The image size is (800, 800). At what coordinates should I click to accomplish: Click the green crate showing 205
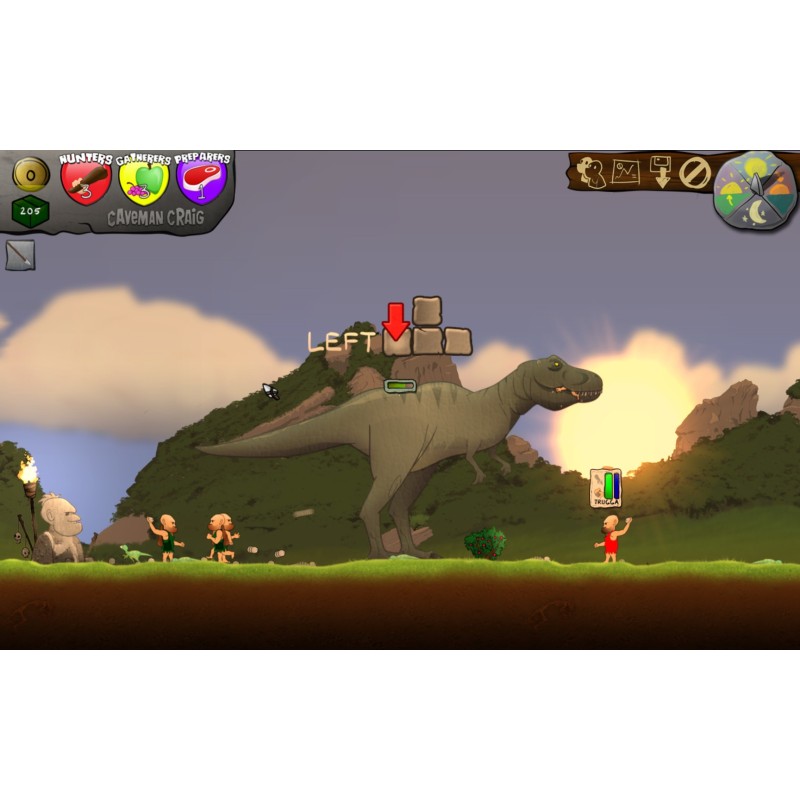click(31, 212)
